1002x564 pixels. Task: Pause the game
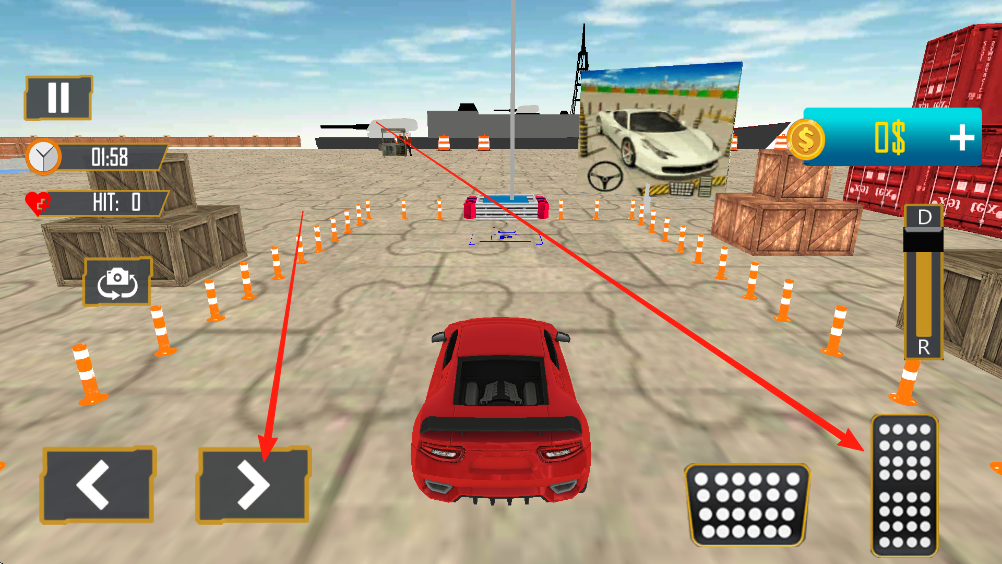[58, 98]
